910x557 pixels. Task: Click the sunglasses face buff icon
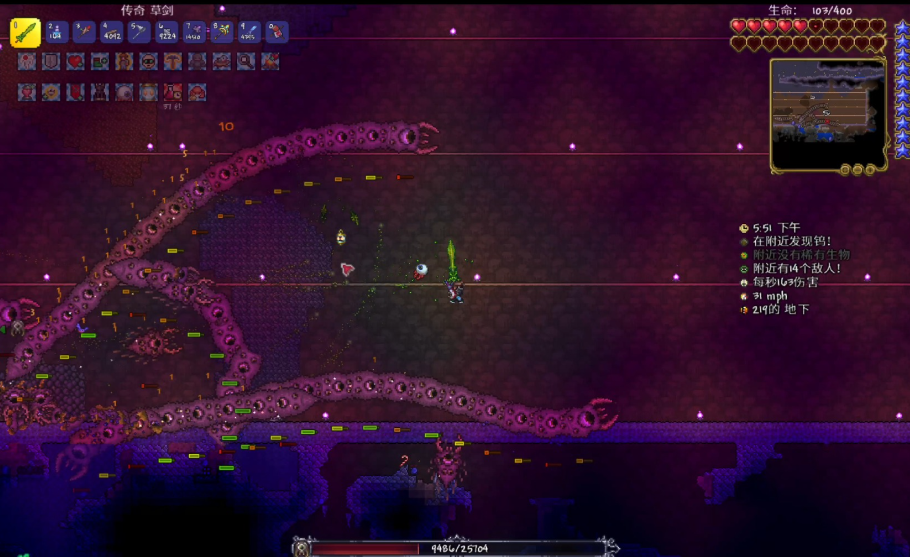point(148,62)
